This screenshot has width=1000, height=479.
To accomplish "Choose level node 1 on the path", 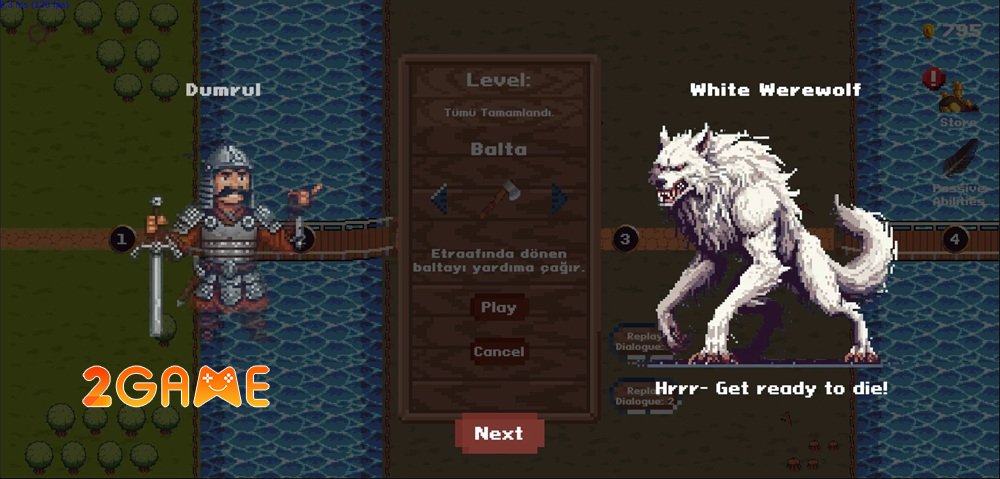I will pyautogui.click(x=122, y=239).
